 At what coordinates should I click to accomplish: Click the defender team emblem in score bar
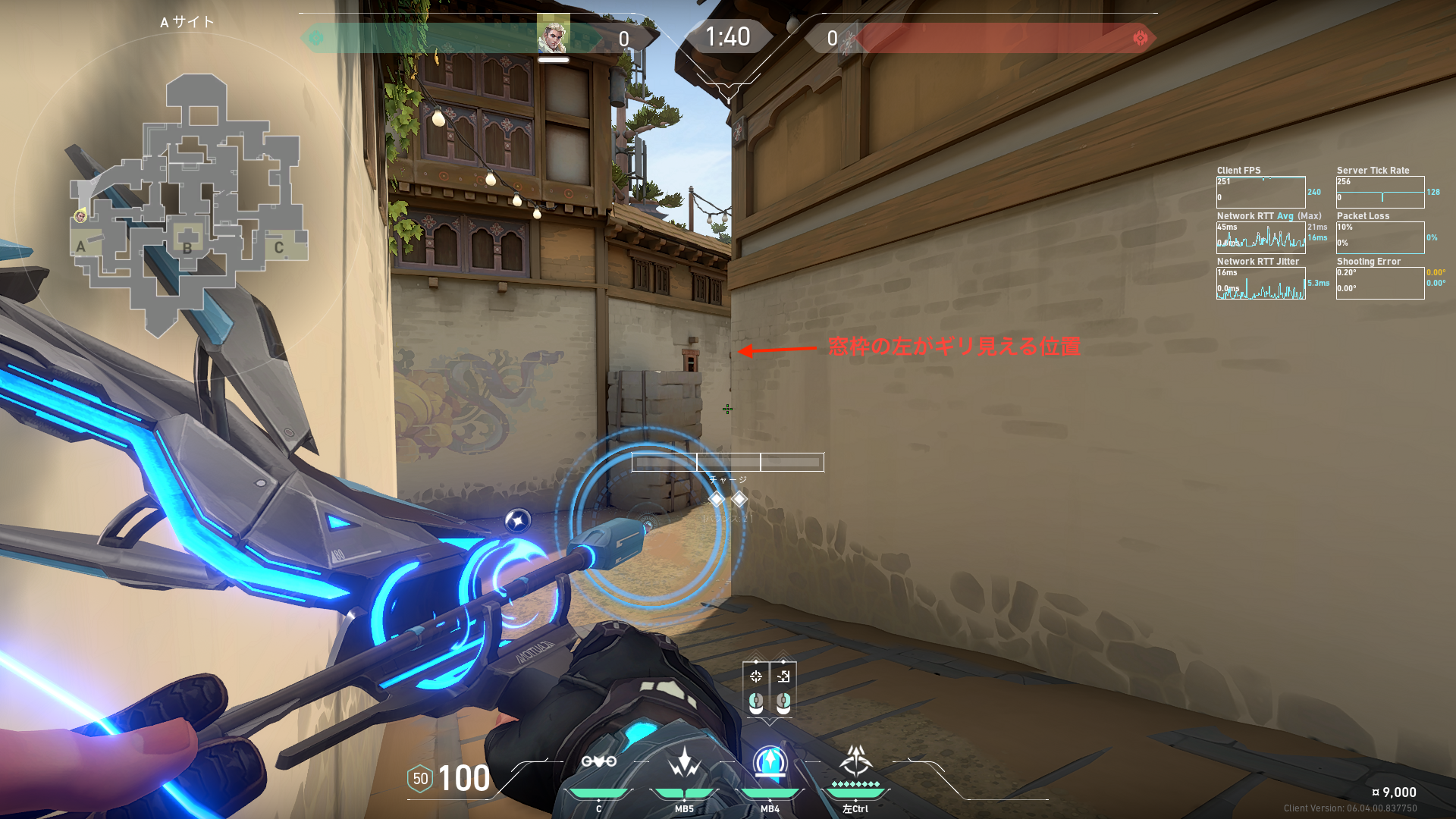click(1140, 38)
